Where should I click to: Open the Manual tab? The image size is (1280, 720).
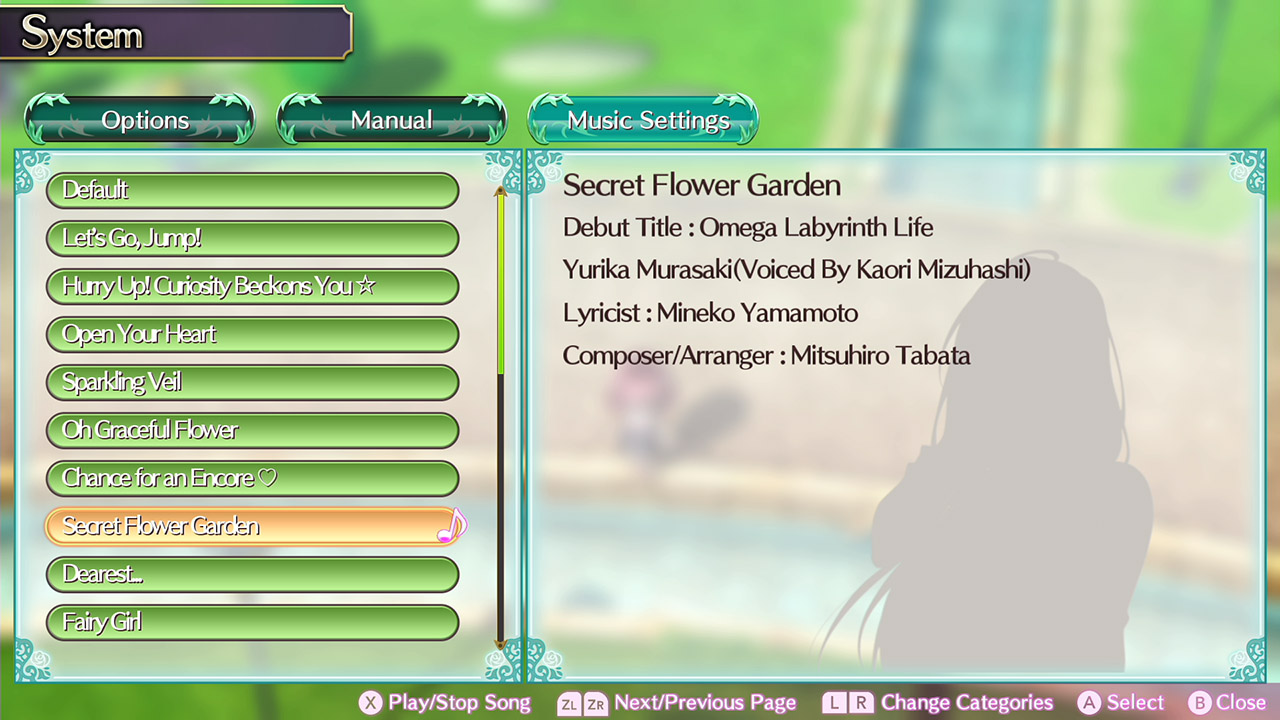(391, 120)
